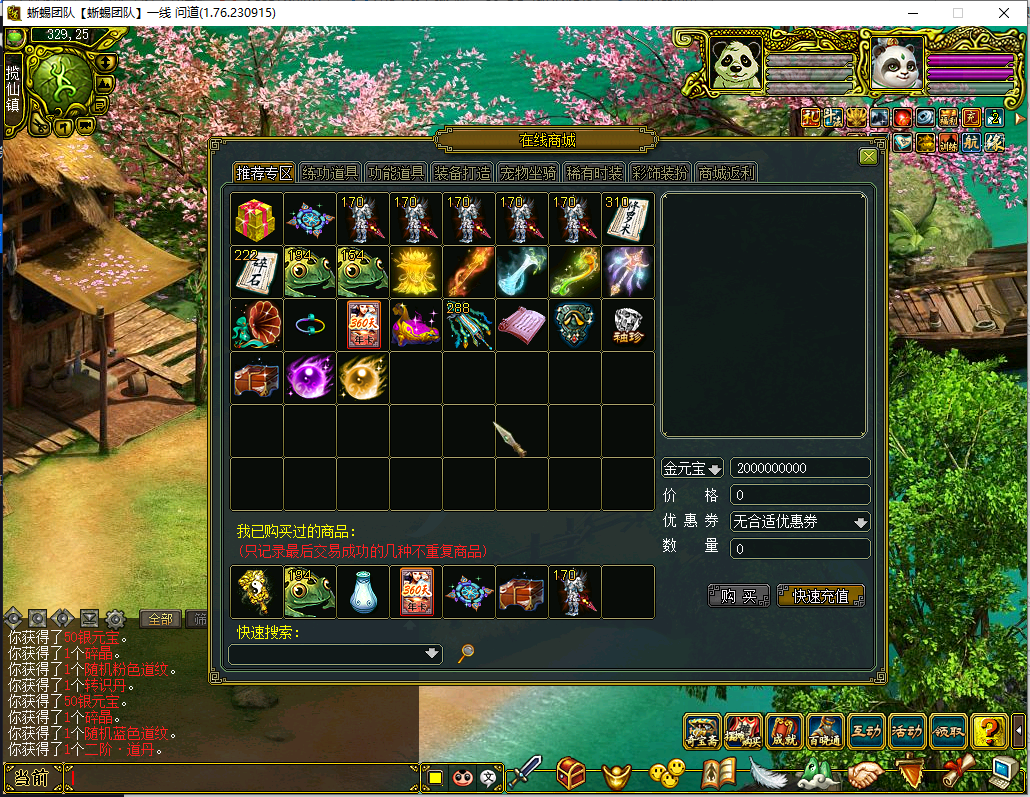This screenshot has height=797, width=1030.
Task: Click the magnifying glass search icon
Action: click(x=465, y=654)
